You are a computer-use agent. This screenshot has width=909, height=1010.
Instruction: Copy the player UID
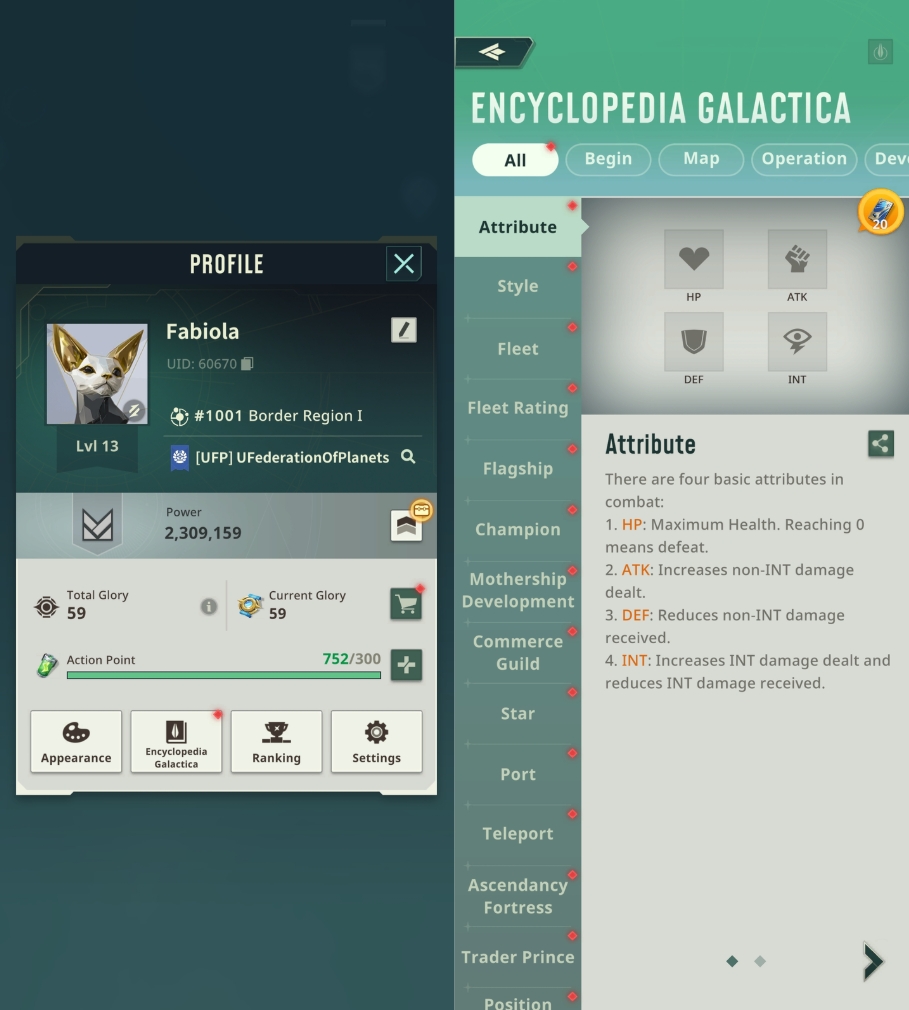(247, 364)
